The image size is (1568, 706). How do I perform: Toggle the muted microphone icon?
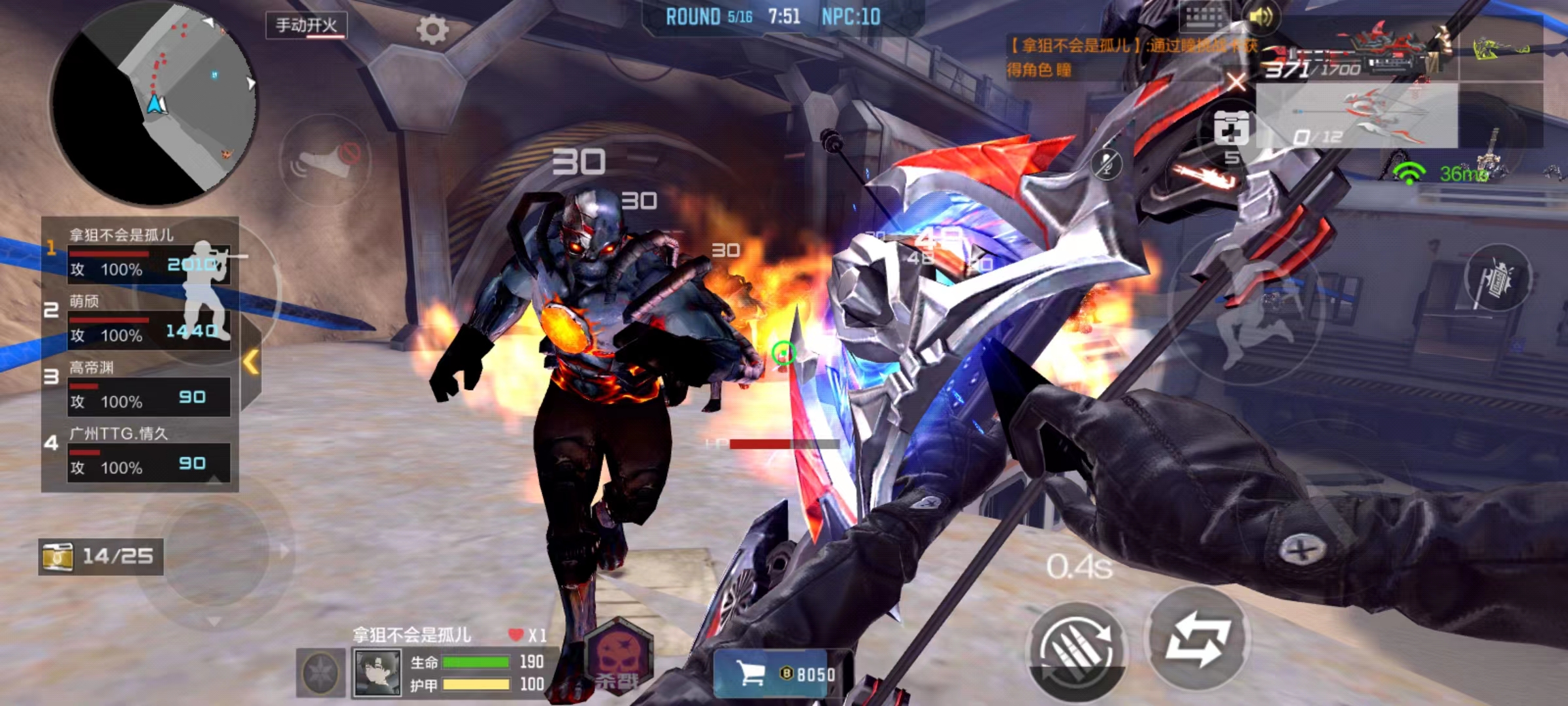click(1107, 163)
